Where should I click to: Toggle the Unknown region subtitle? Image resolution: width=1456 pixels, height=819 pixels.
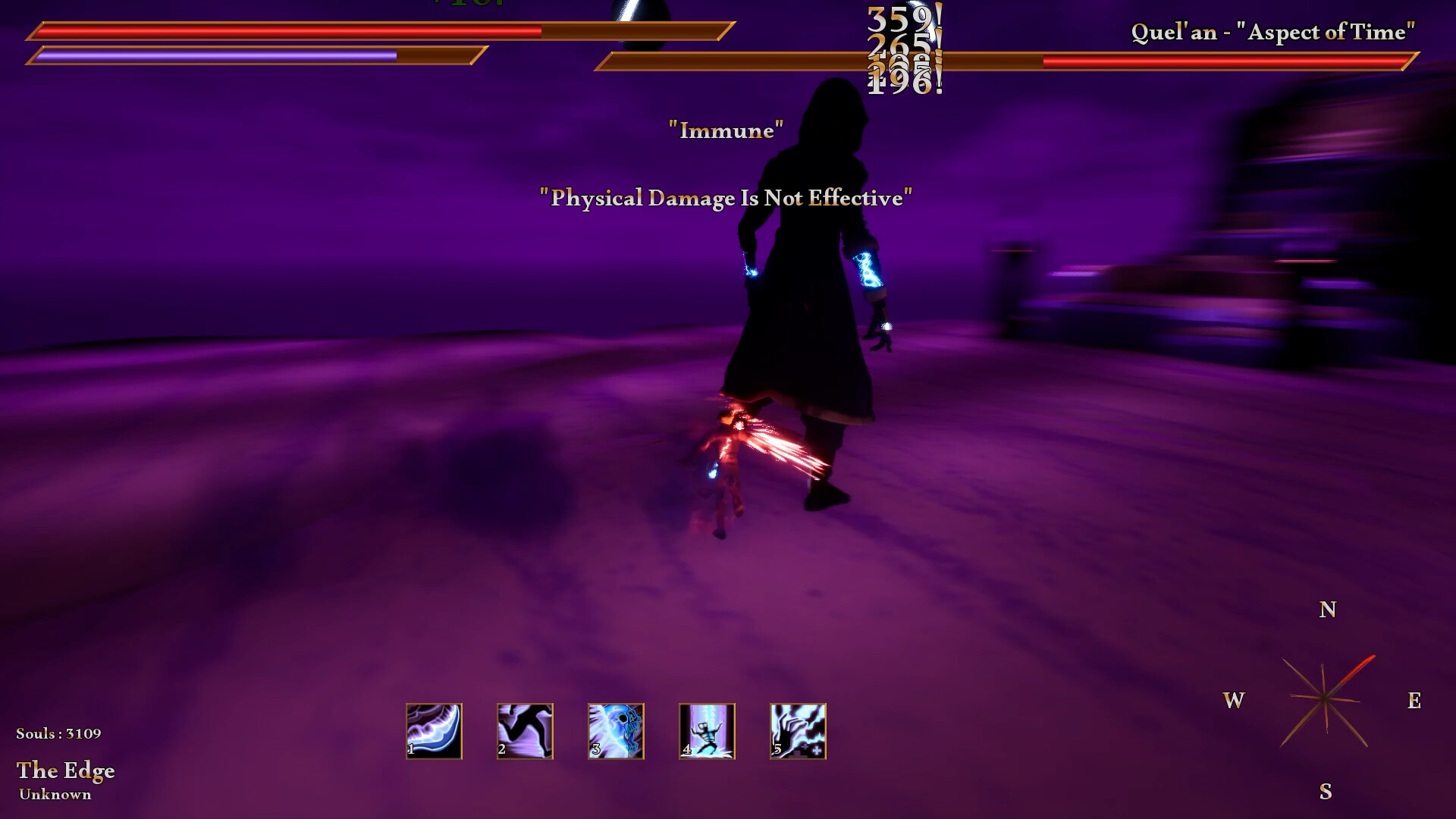(x=55, y=795)
